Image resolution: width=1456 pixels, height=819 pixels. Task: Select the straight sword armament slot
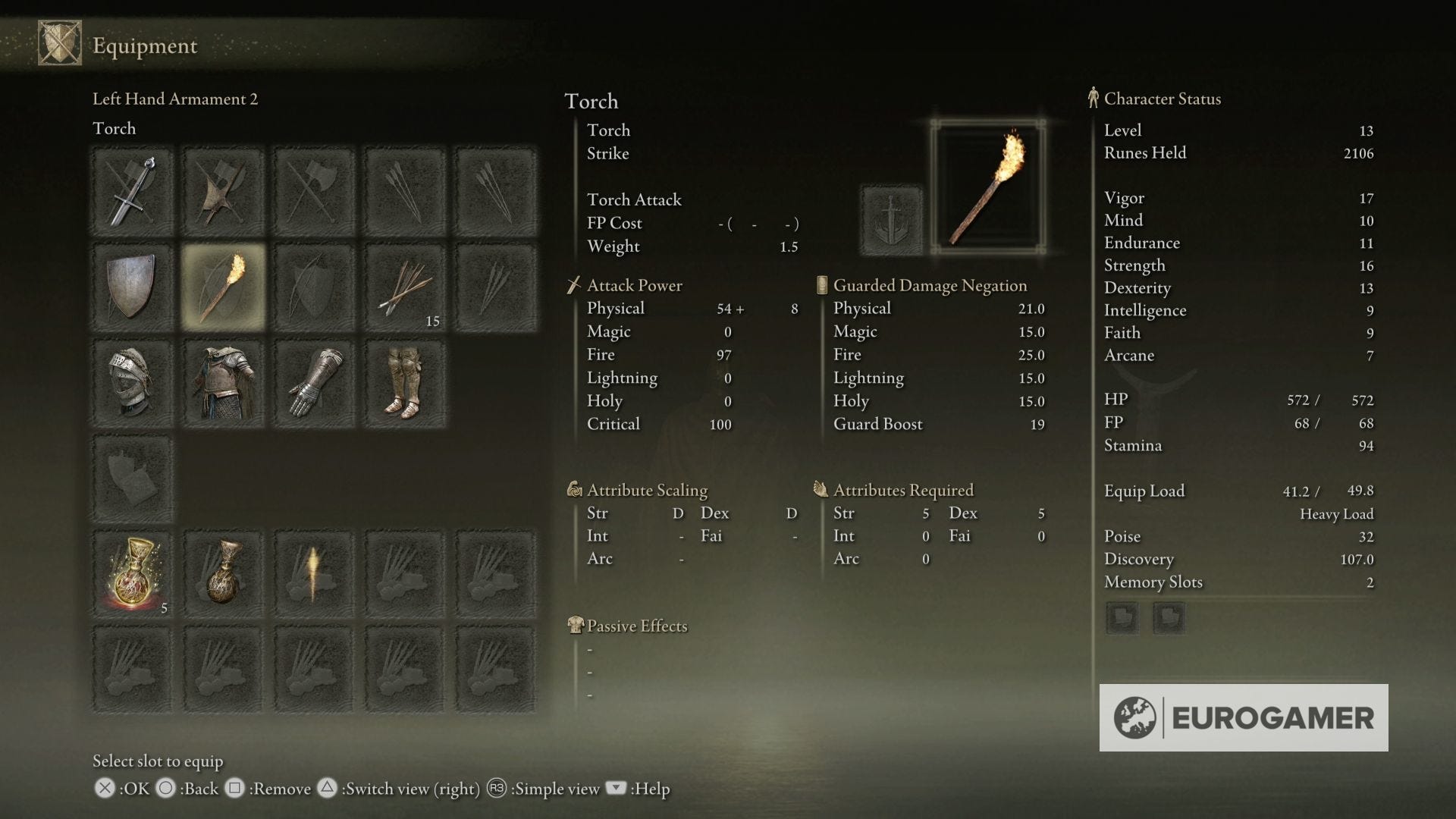tap(131, 190)
